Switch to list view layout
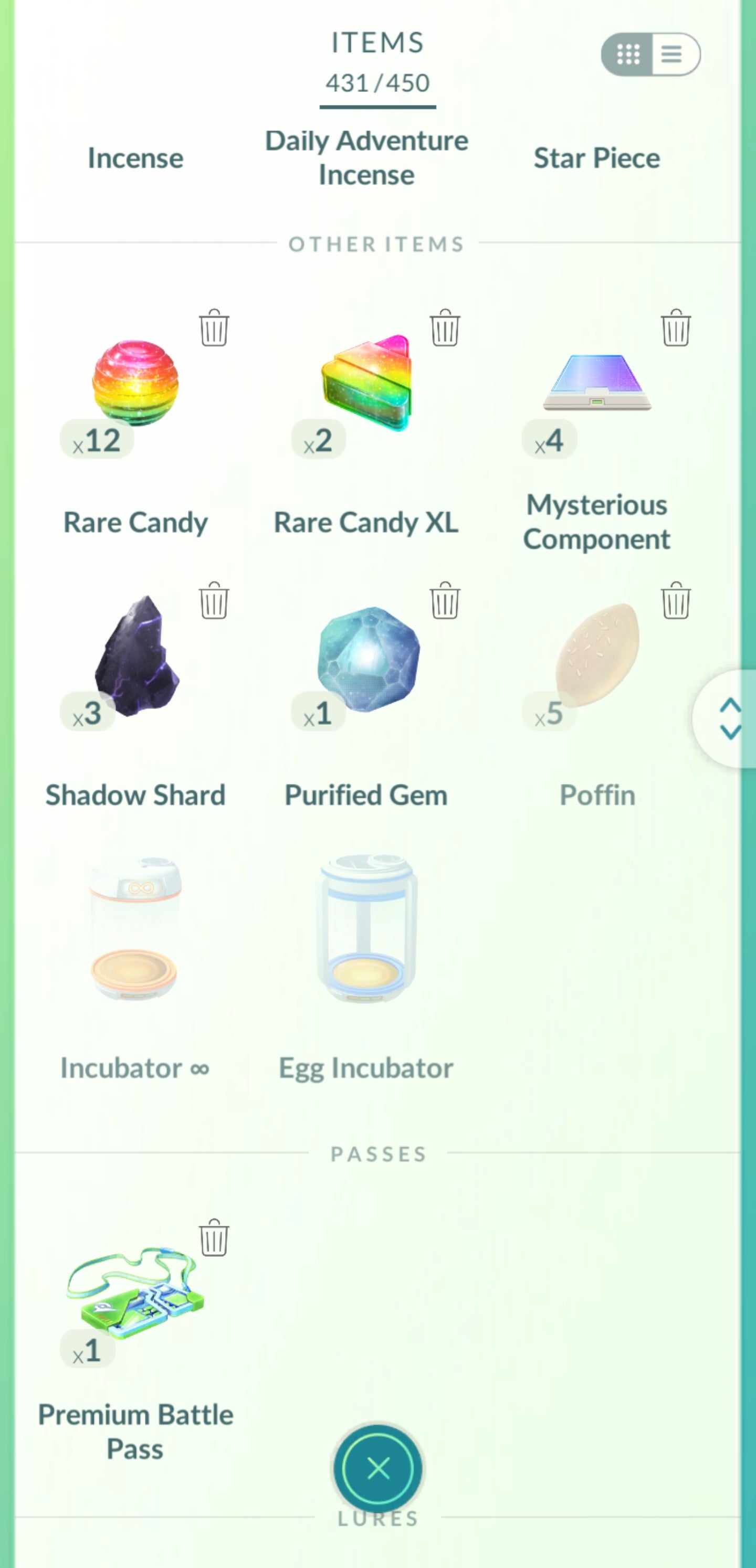Viewport: 756px width, 1568px height. point(671,54)
